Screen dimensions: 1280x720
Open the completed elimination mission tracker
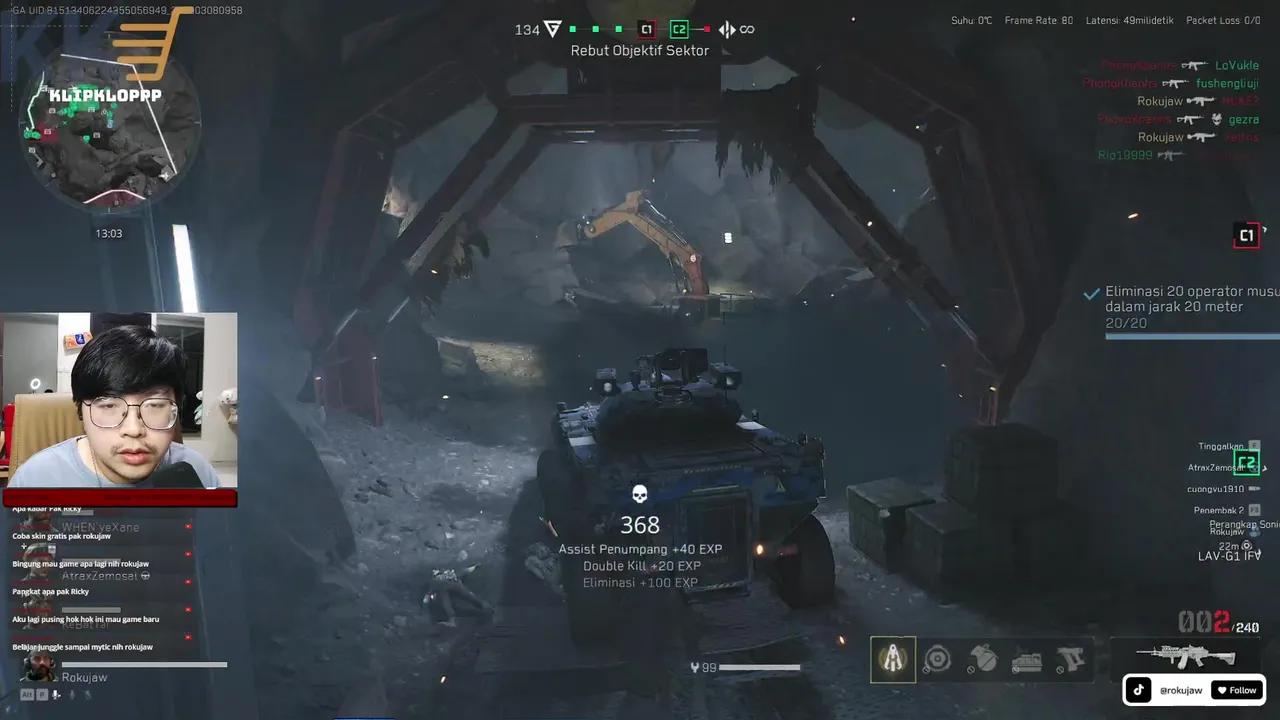point(1185,307)
